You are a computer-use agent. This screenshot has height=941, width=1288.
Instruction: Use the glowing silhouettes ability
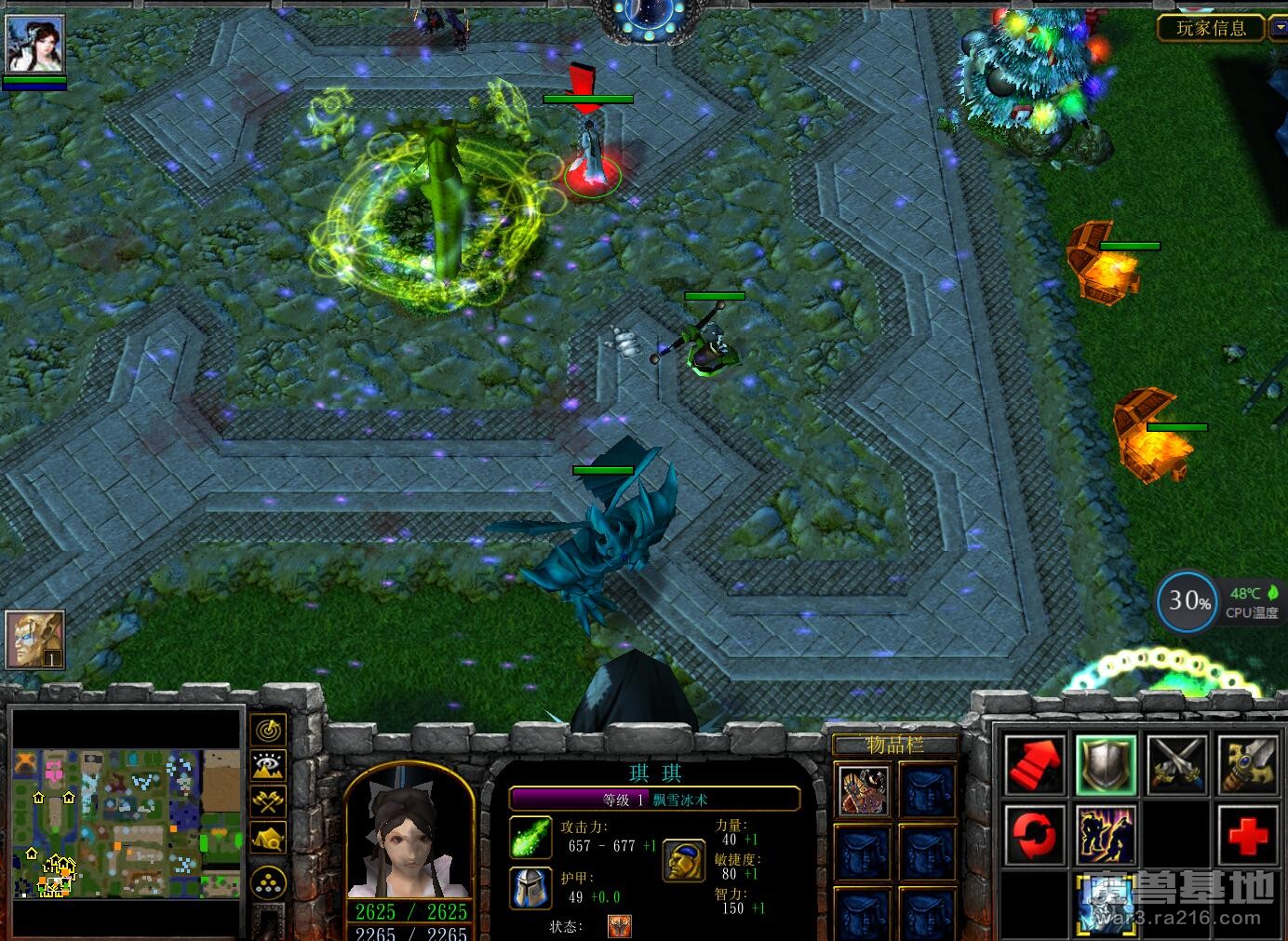(x=1106, y=835)
